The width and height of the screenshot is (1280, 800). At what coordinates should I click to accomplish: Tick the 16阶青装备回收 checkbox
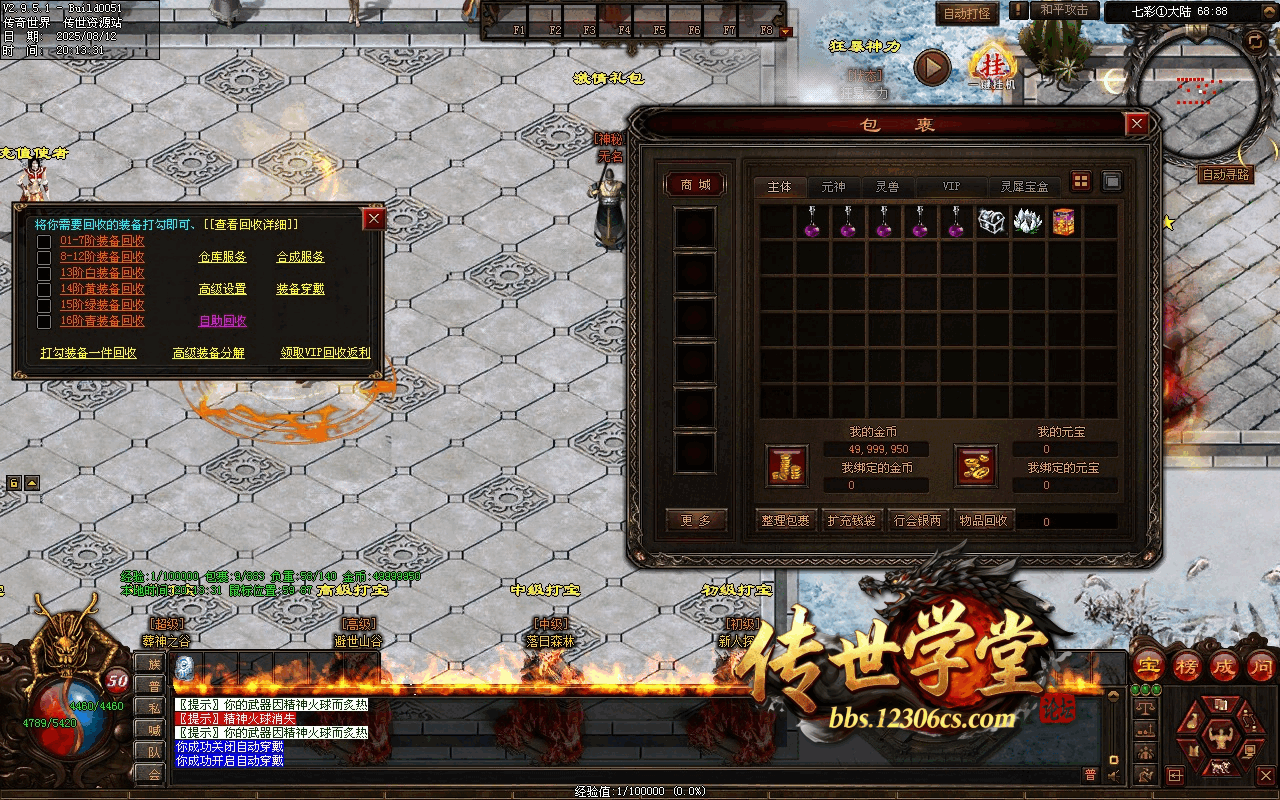(44, 321)
